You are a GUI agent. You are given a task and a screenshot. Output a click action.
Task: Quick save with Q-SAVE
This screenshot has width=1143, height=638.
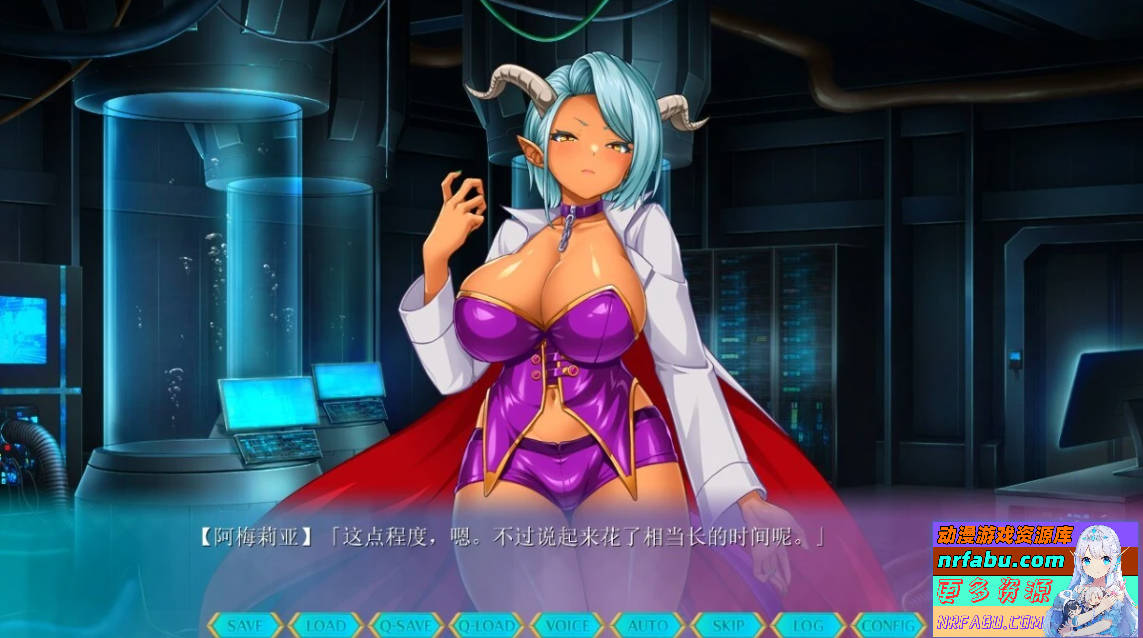406,626
